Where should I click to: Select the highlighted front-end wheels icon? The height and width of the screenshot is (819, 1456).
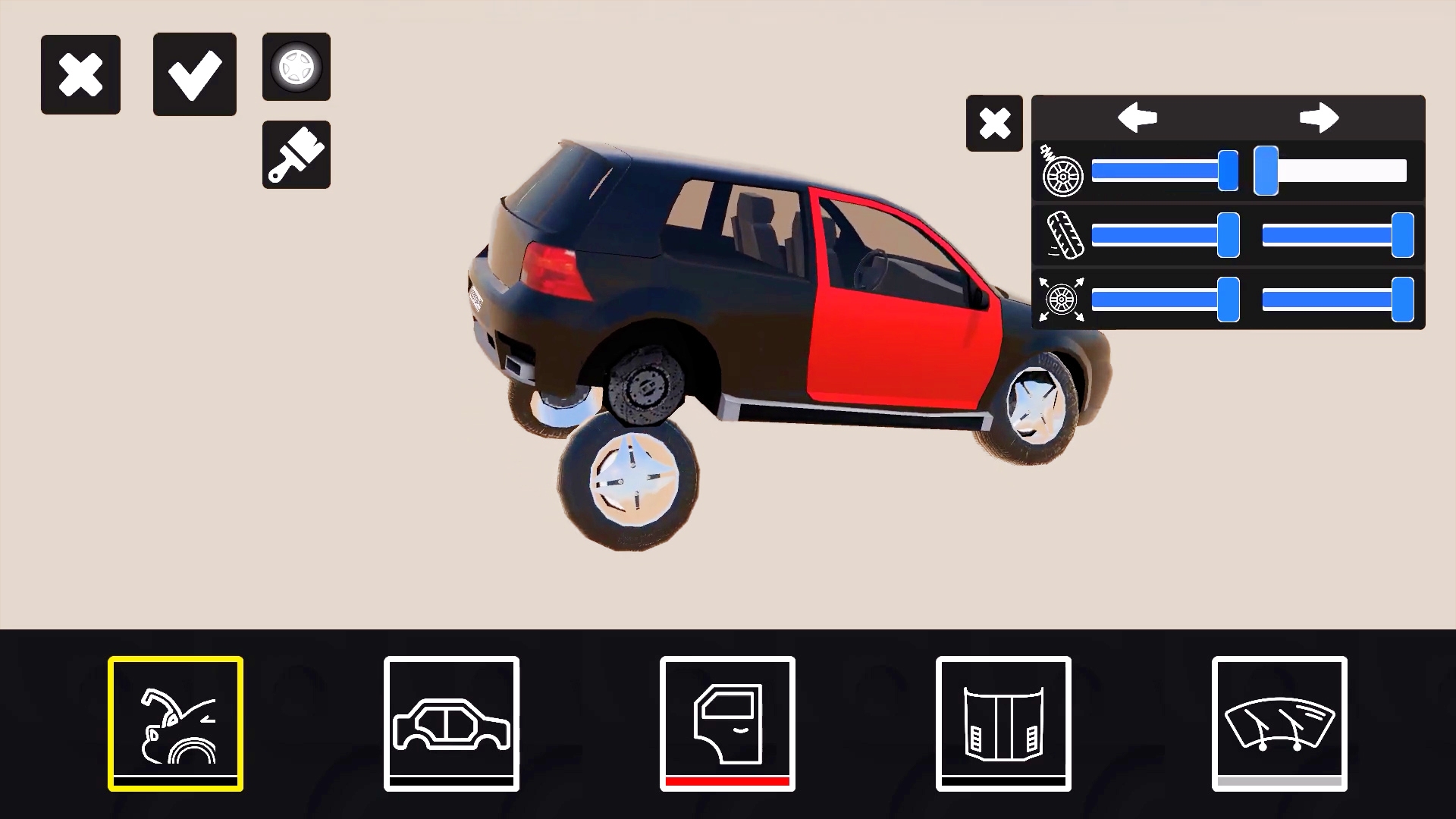click(x=175, y=723)
